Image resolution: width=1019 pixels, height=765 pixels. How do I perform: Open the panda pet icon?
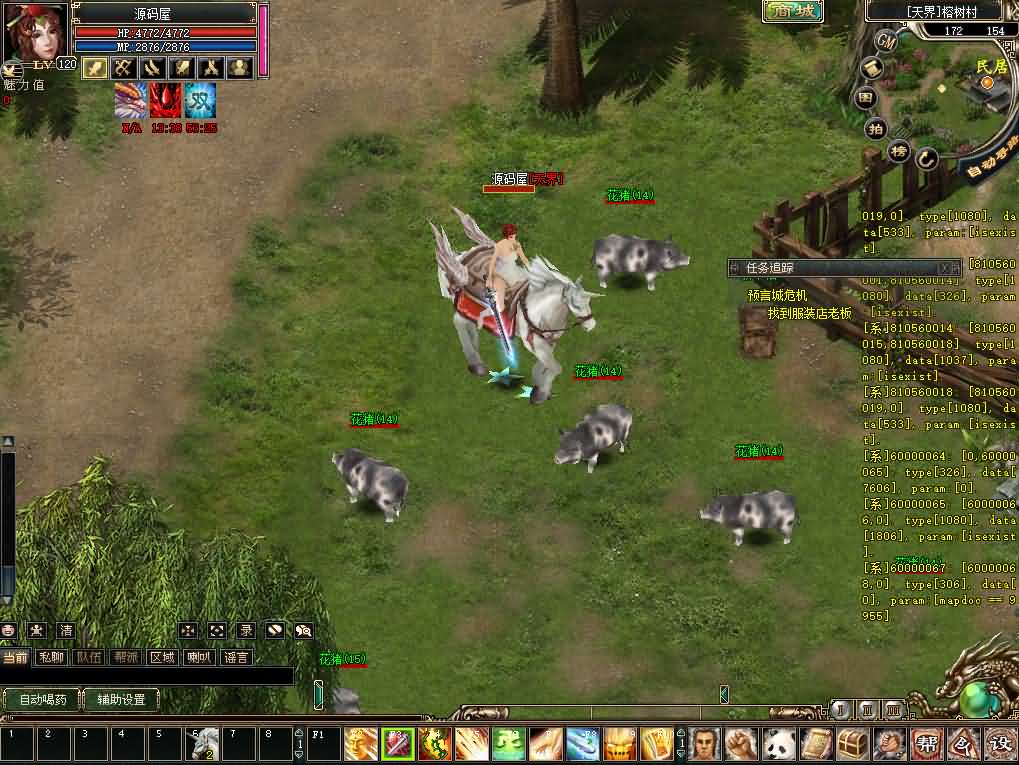(779, 744)
